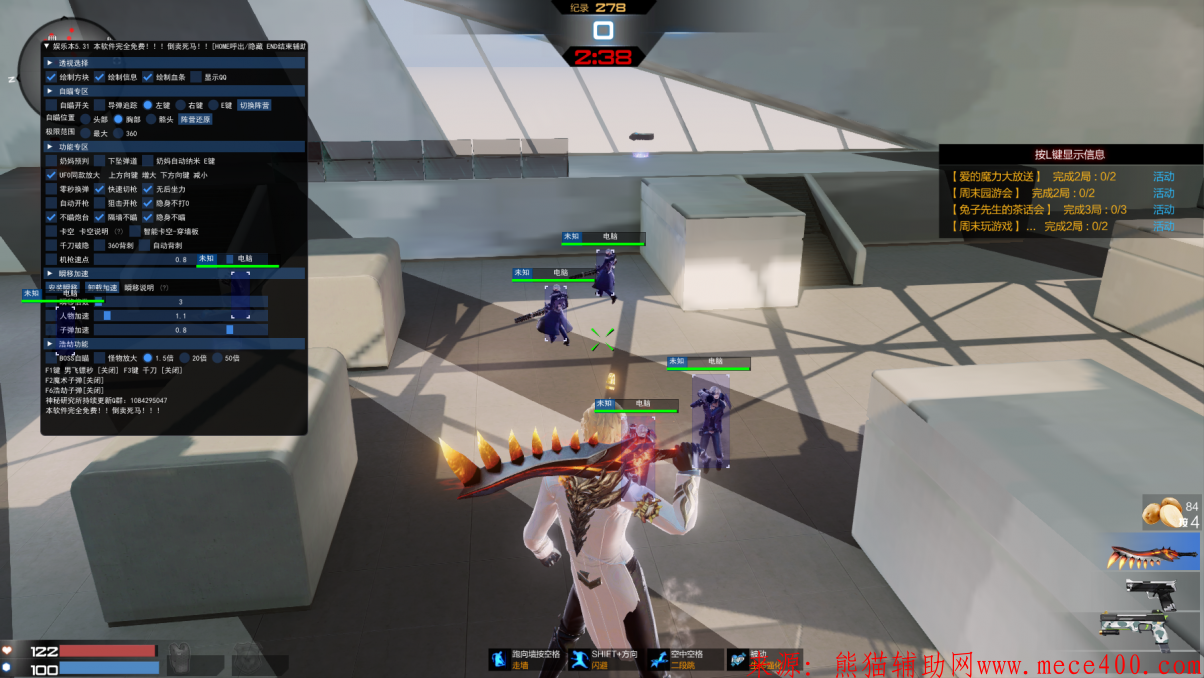Select the flame-spiked blade weapon slot
This screenshot has width=1204, height=678.
(1154, 552)
